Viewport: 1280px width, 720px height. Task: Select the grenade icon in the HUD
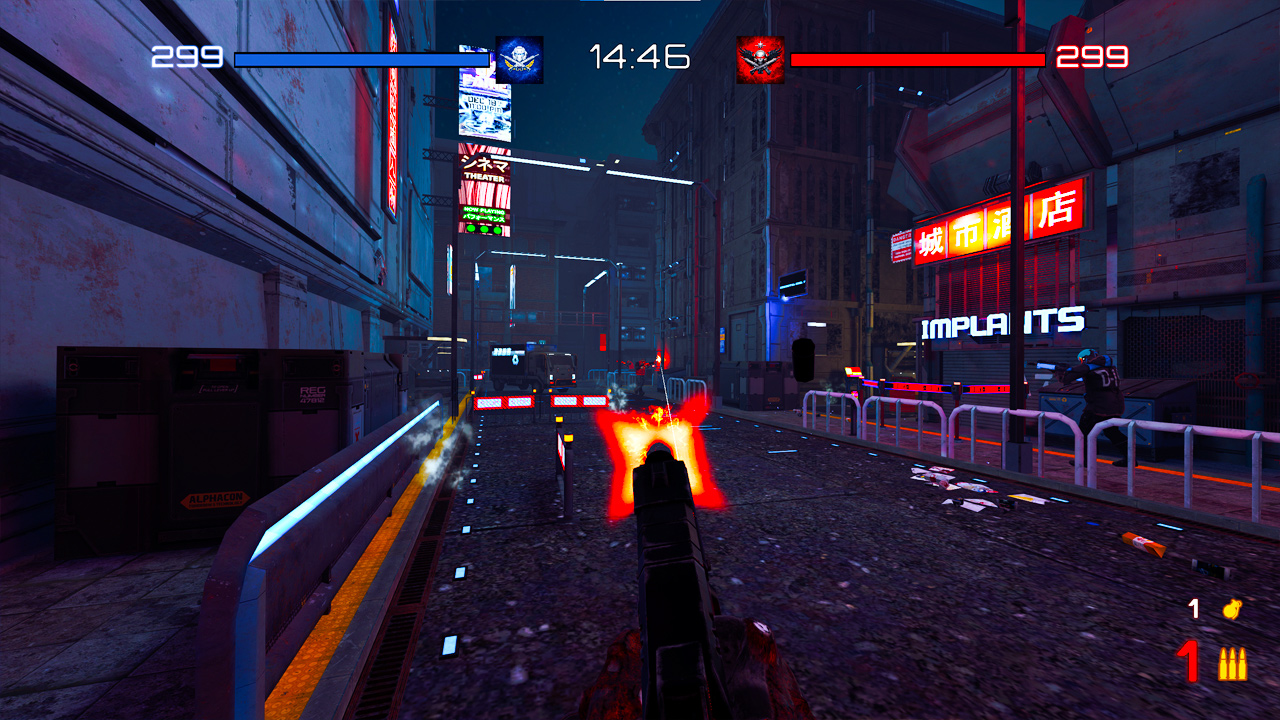(x=1232, y=608)
